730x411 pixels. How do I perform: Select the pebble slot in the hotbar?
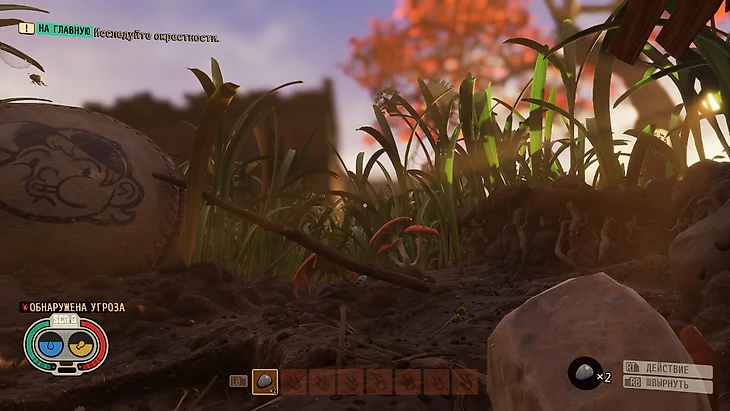265,381
